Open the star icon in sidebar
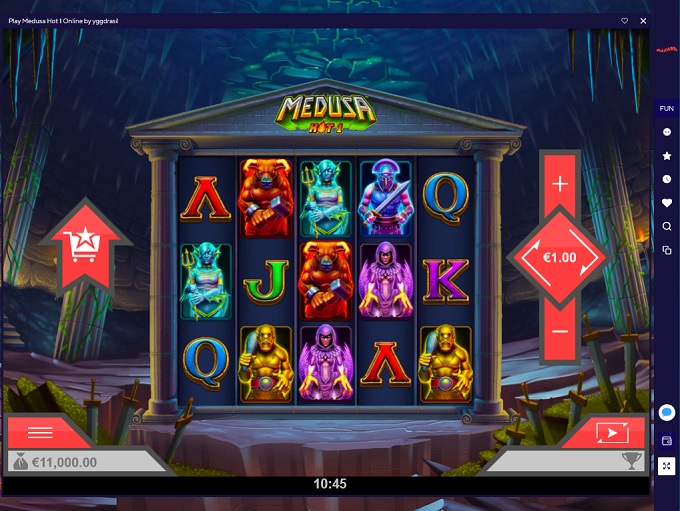Screen dimensions: 680x511 pos(667,156)
